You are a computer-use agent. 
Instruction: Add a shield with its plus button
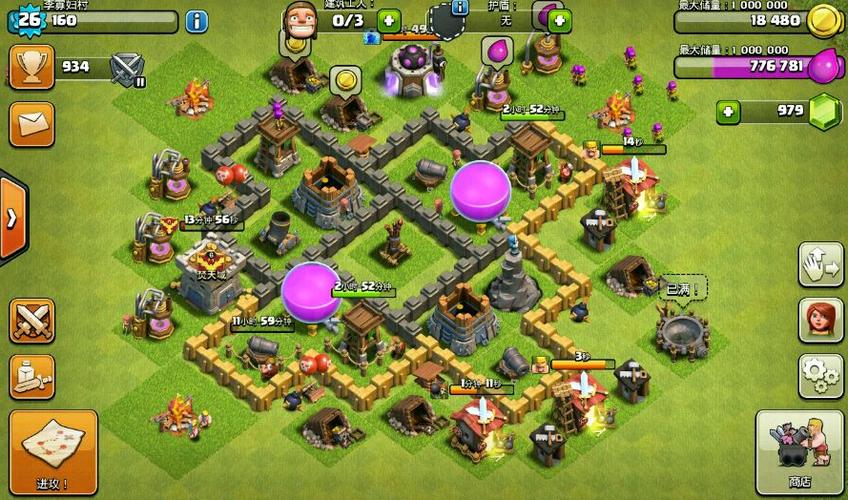click(559, 20)
